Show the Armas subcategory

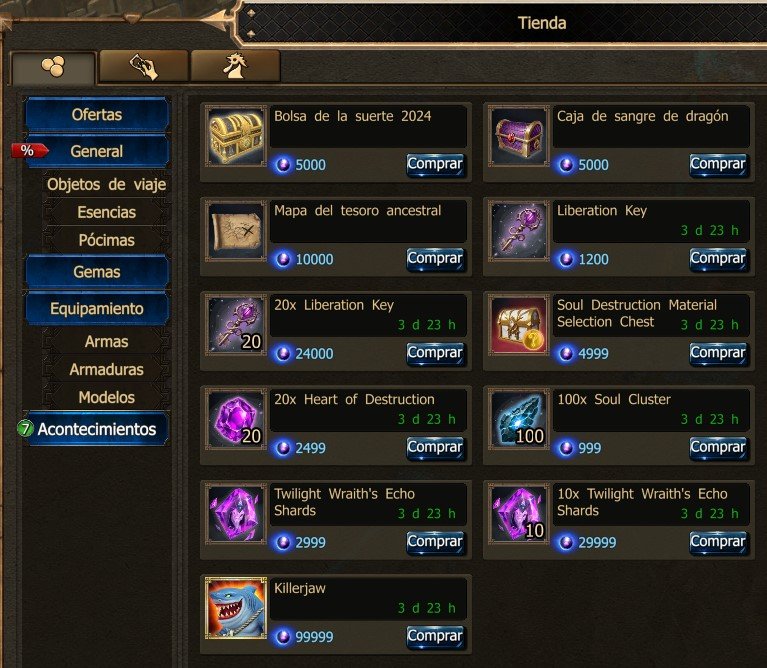pyautogui.click(x=106, y=341)
